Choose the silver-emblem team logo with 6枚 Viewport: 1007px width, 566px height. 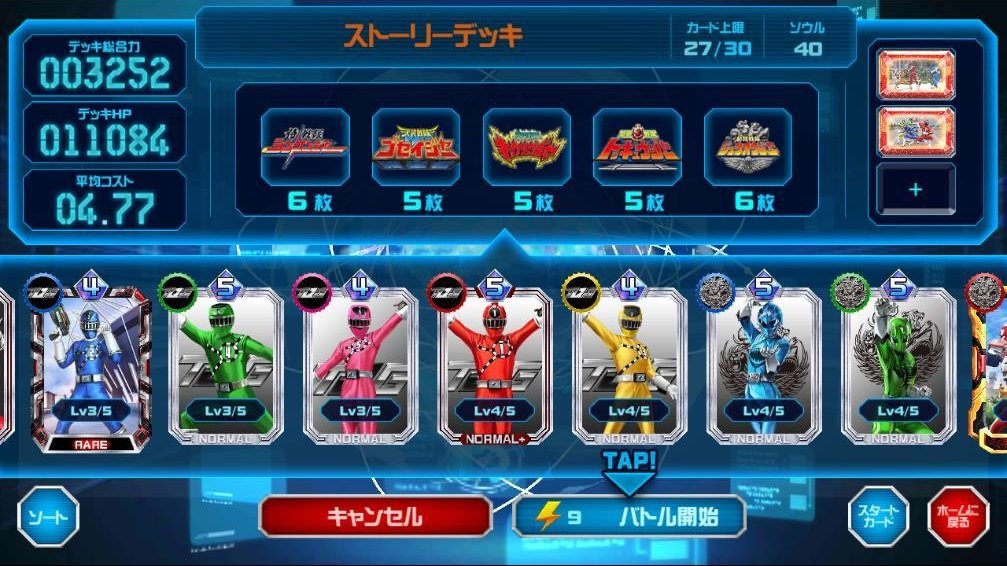tap(747, 147)
